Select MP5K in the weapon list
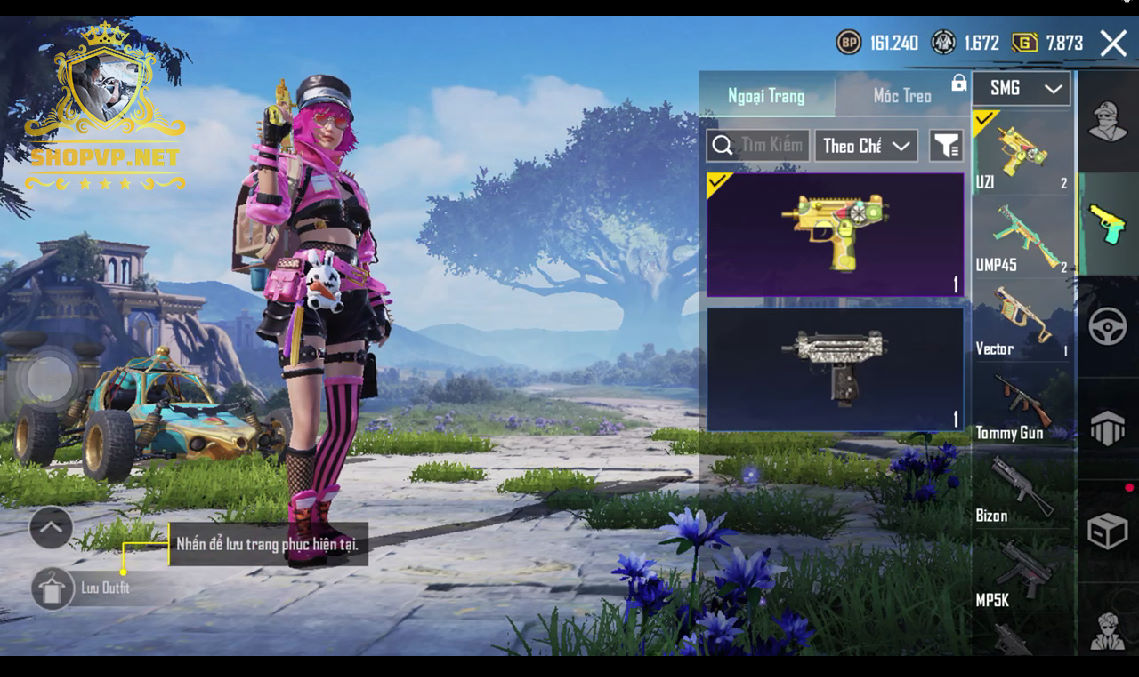Image resolution: width=1139 pixels, height=677 pixels. [1022, 573]
